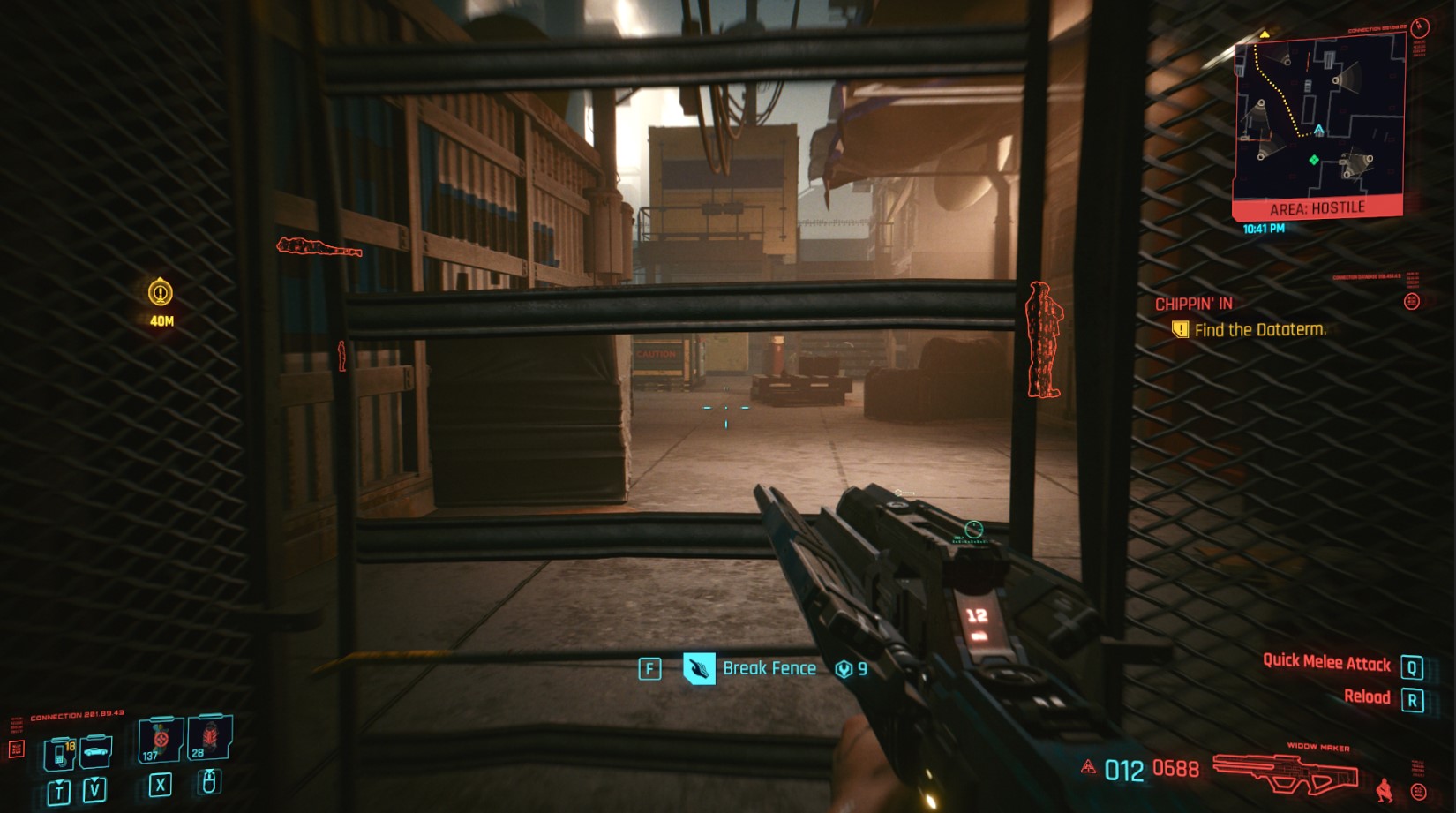Open the phone icon slot
This screenshot has height=813, width=1456.
coord(60,755)
